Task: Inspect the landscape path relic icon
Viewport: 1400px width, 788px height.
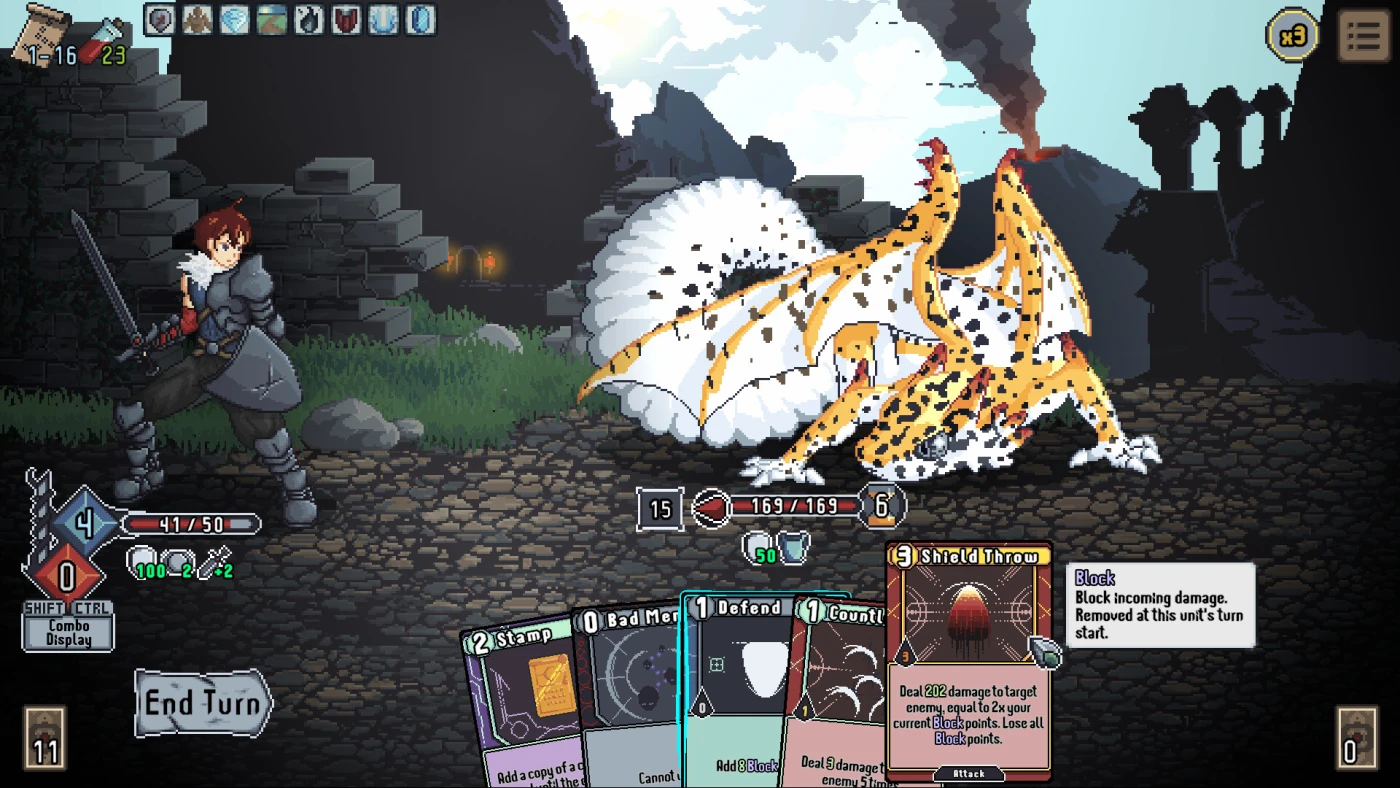Action: tap(271, 20)
